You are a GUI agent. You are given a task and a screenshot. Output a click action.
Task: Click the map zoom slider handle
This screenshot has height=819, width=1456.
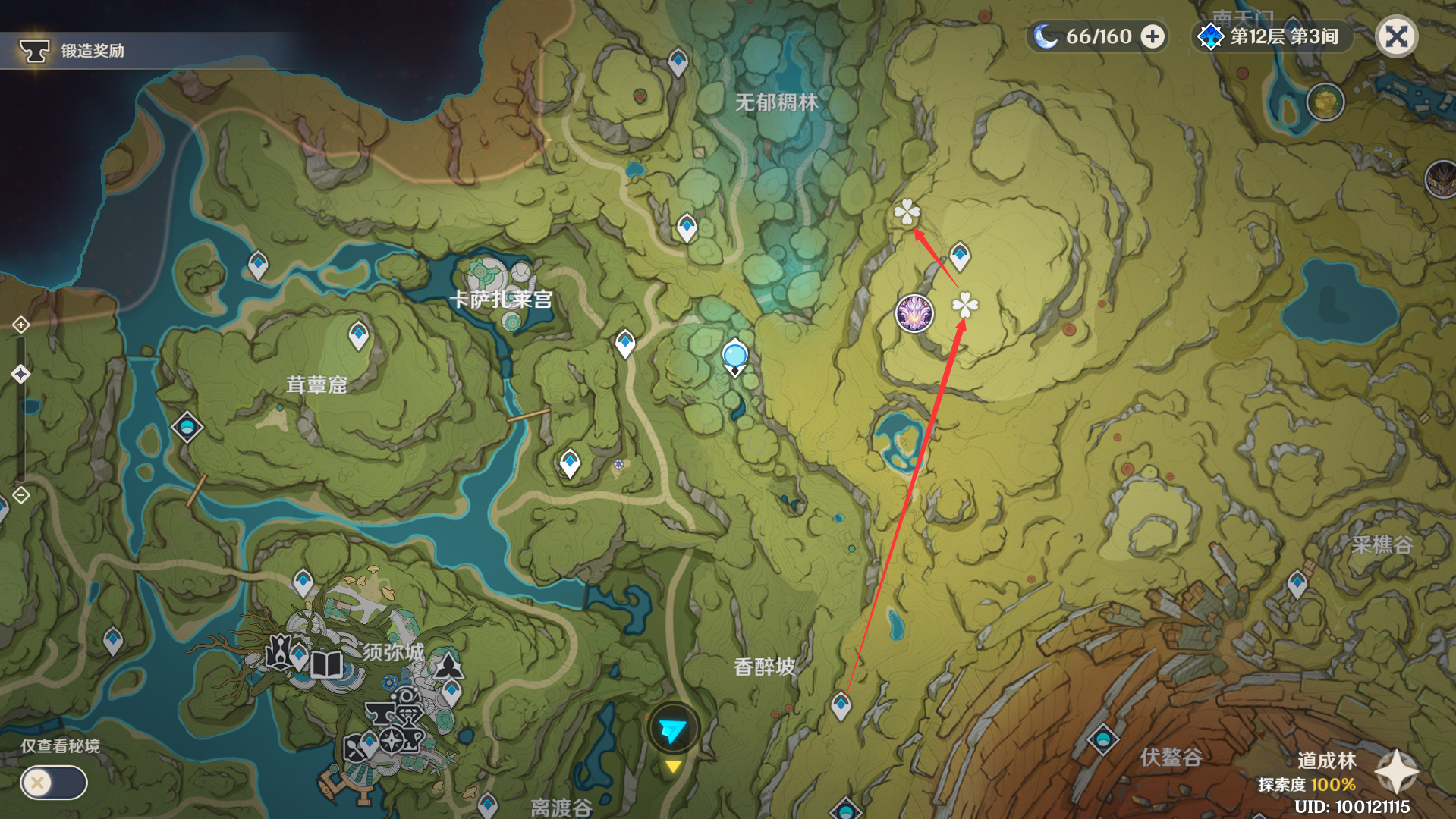click(x=20, y=373)
